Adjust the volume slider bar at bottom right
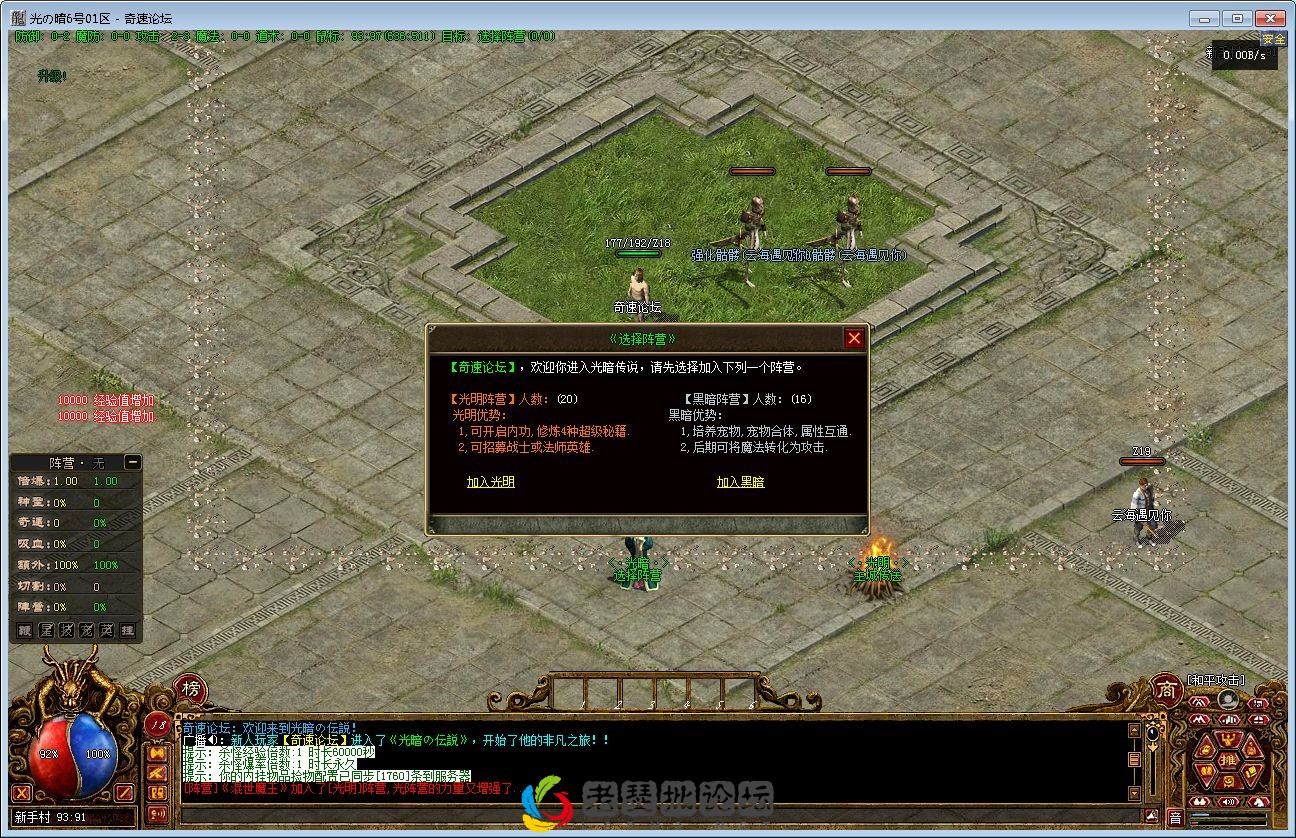The width and height of the screenshot is (1296, 838). tap(1230, 814)
